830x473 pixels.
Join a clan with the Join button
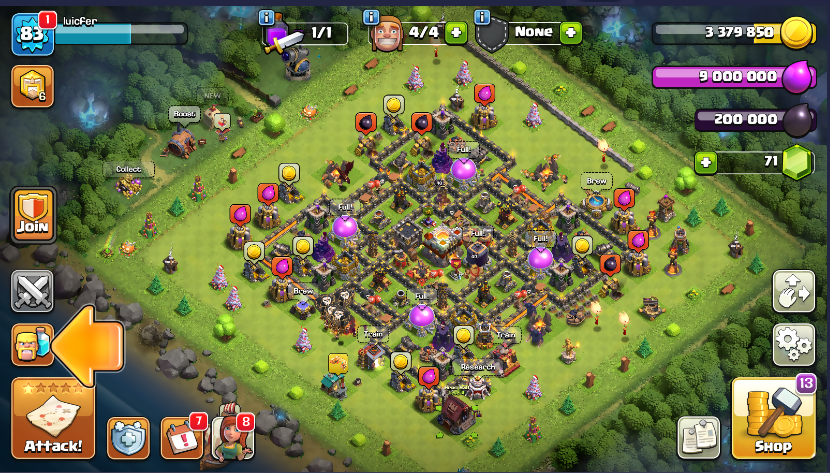click(32, 214)
